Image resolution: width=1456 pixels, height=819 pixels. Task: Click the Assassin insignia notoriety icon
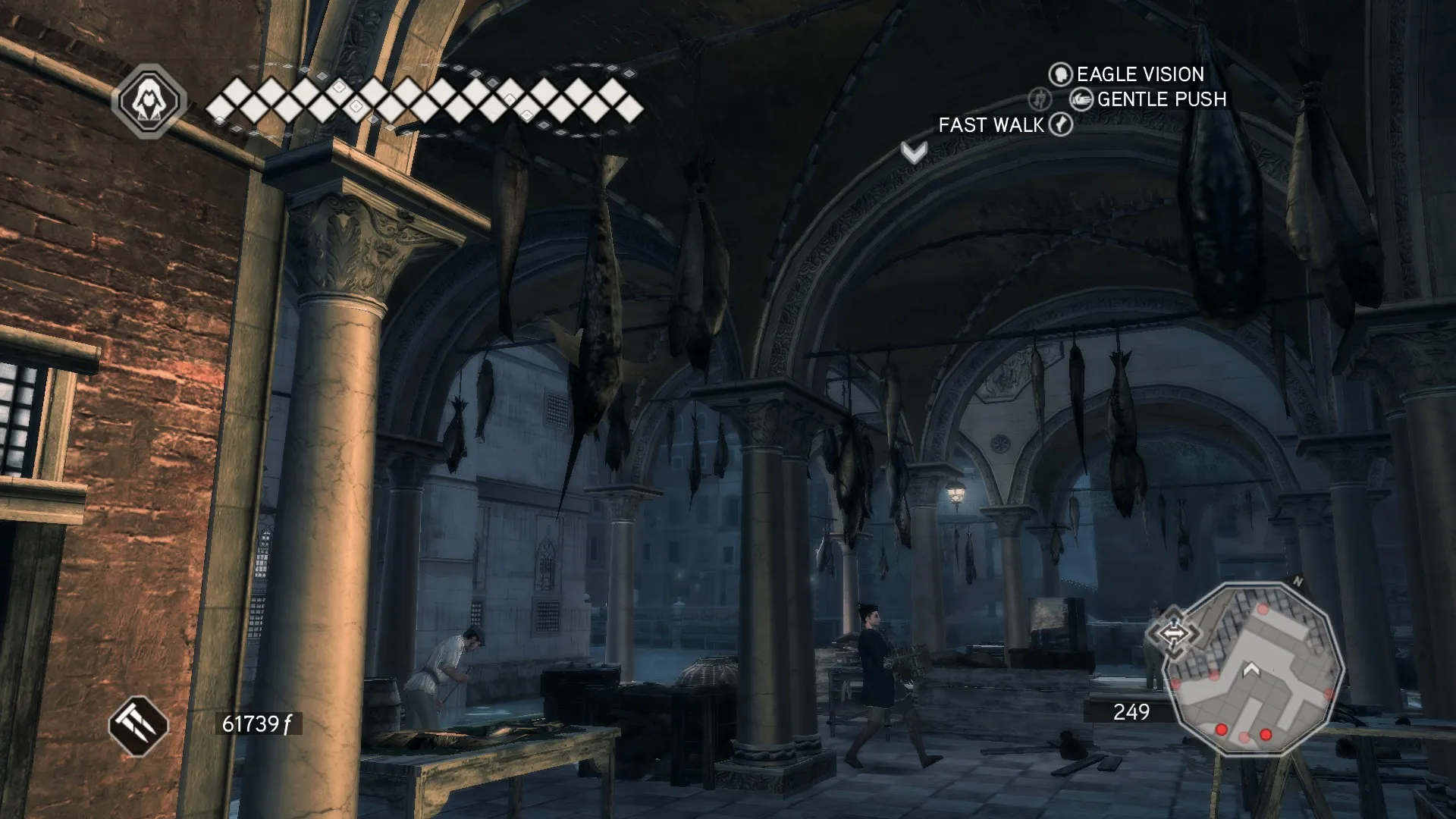click(x=149, y=101)
